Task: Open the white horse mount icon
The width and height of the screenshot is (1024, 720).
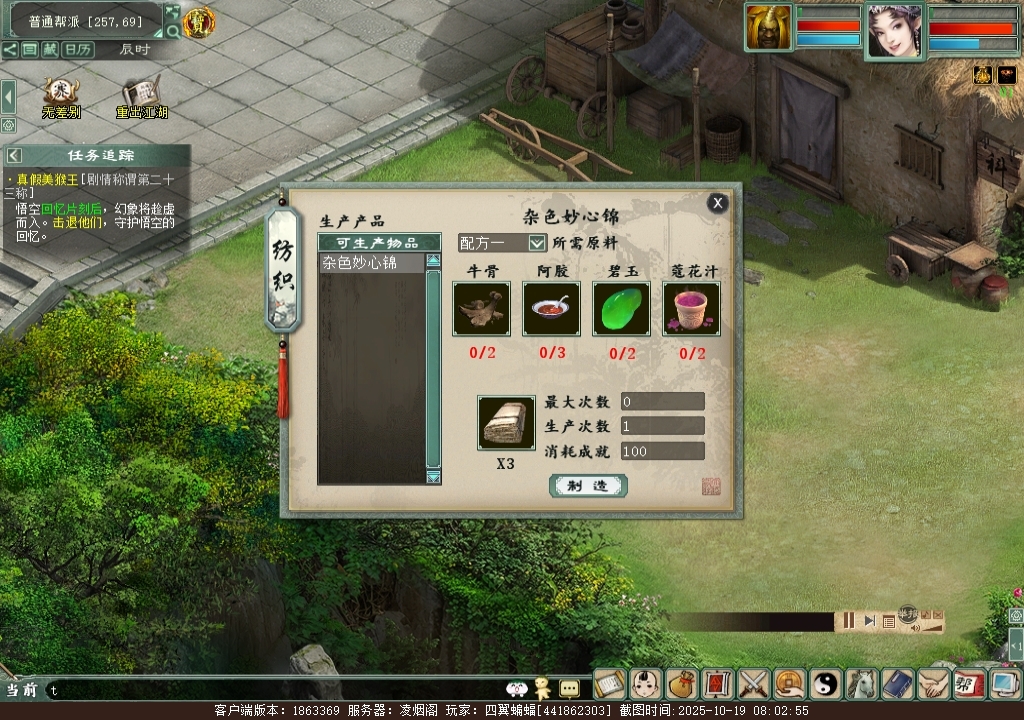Action: [862, 684]
